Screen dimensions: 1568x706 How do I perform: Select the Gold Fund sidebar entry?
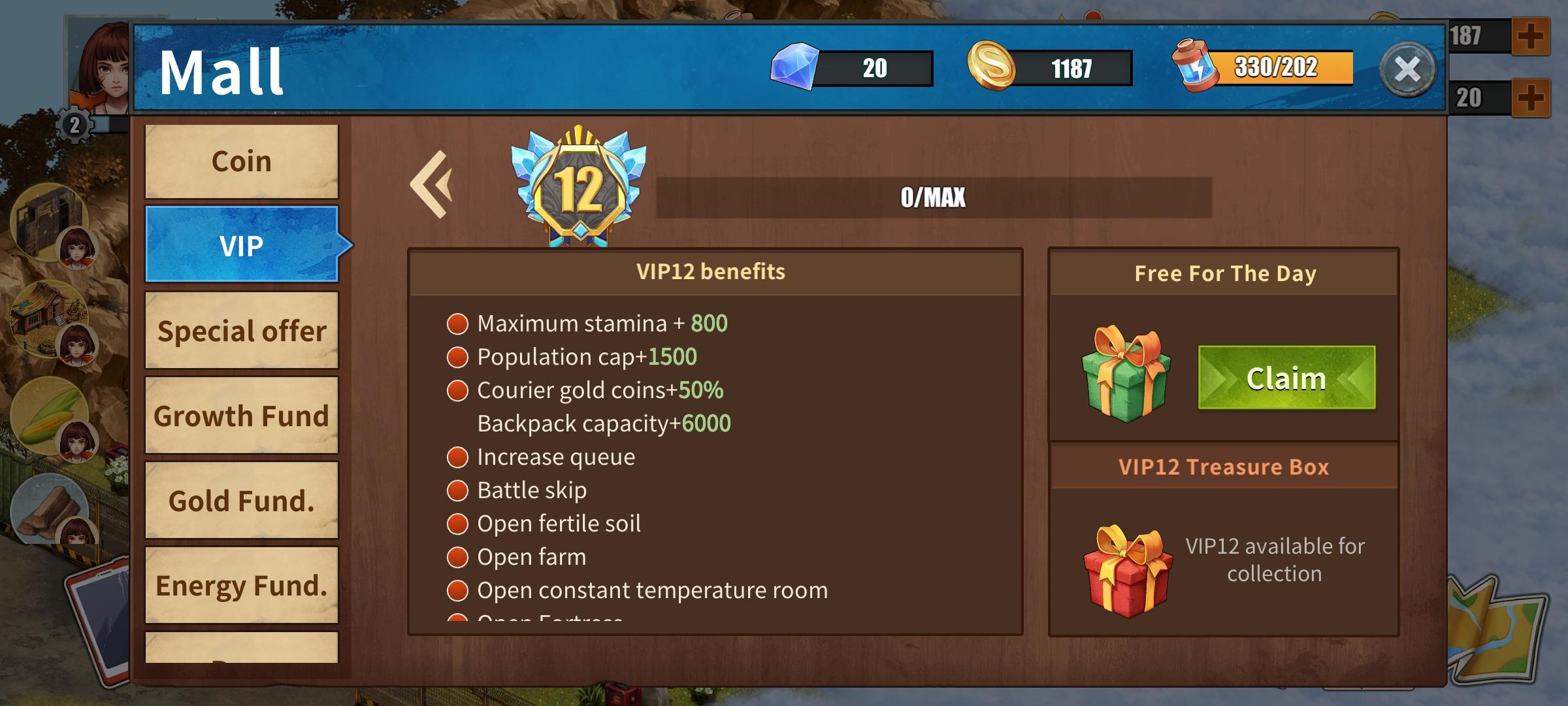pos(240,500)
